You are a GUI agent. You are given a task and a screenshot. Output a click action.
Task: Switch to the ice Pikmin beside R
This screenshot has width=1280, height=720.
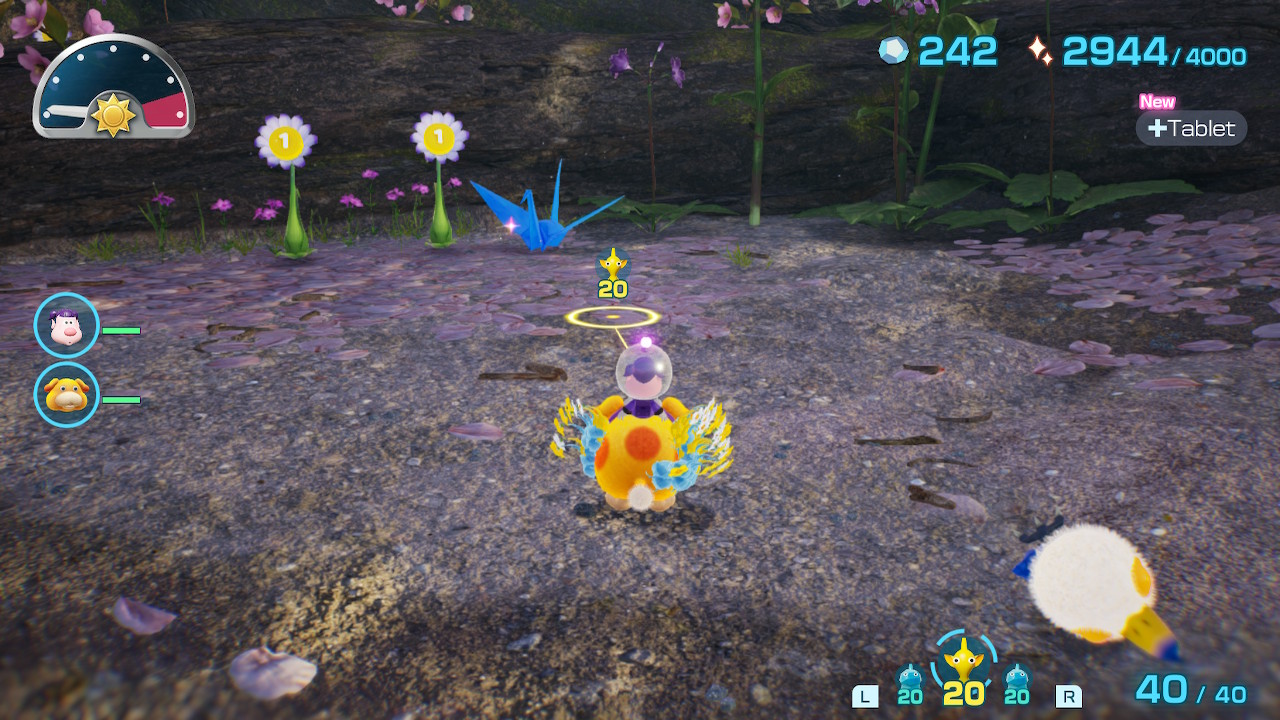(1017, 684)
